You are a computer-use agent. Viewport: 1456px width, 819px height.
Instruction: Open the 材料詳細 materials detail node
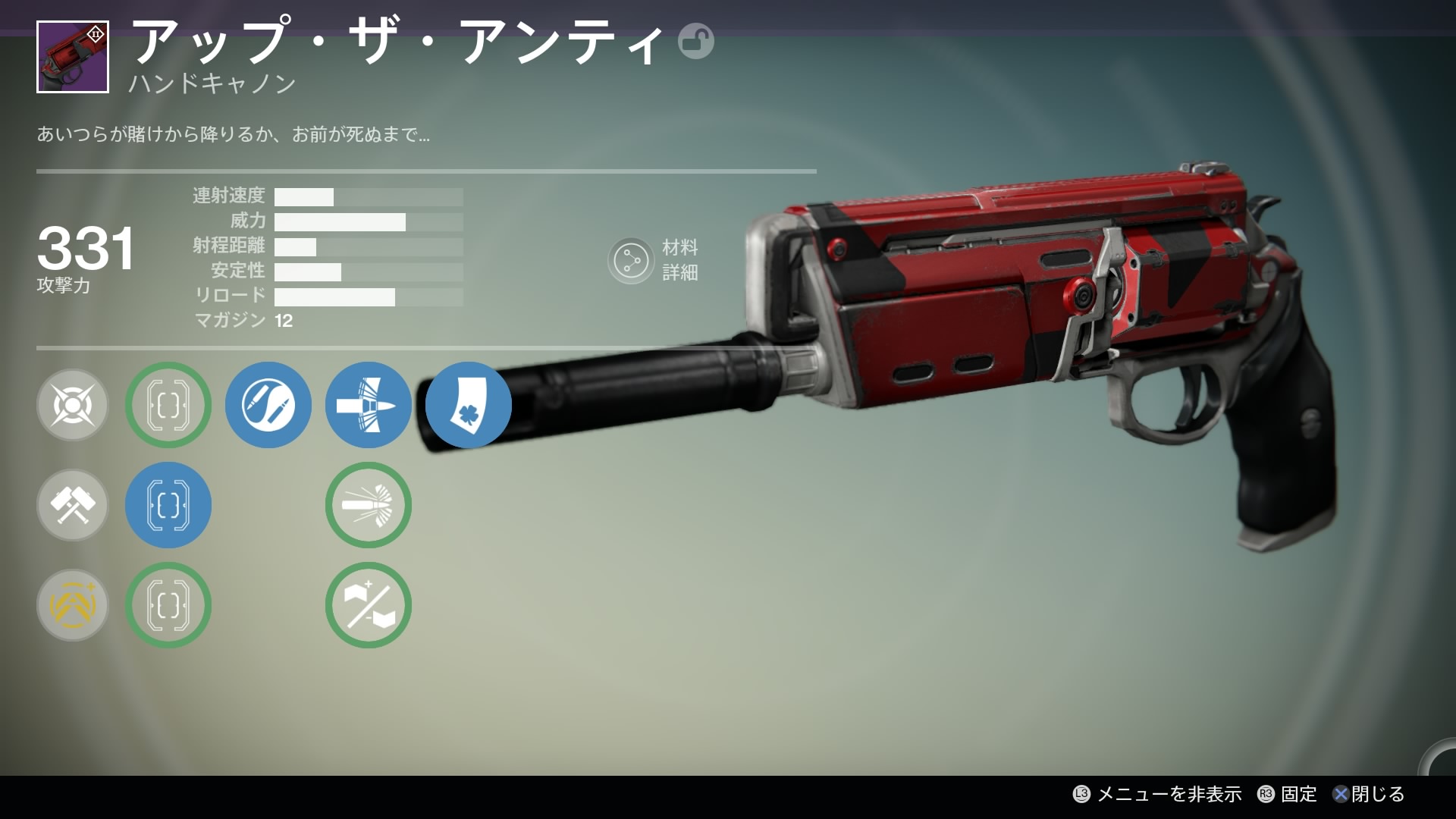[631, 261]
